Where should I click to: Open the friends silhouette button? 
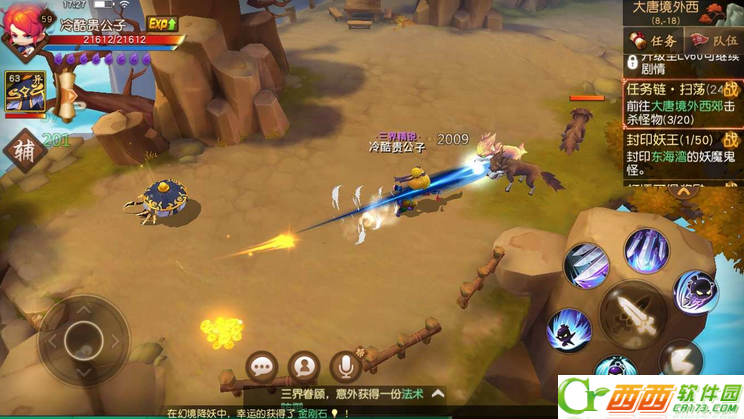tap(304, 367)
